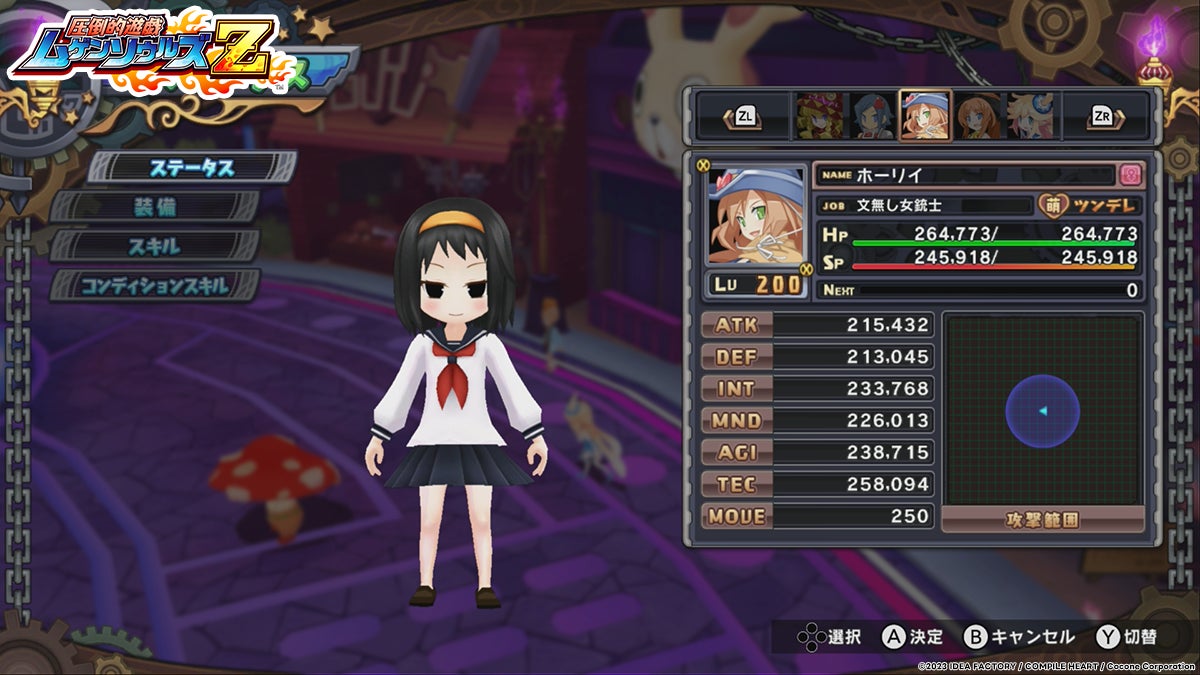Select the 文無し女銃士 job row

point(925,206)
